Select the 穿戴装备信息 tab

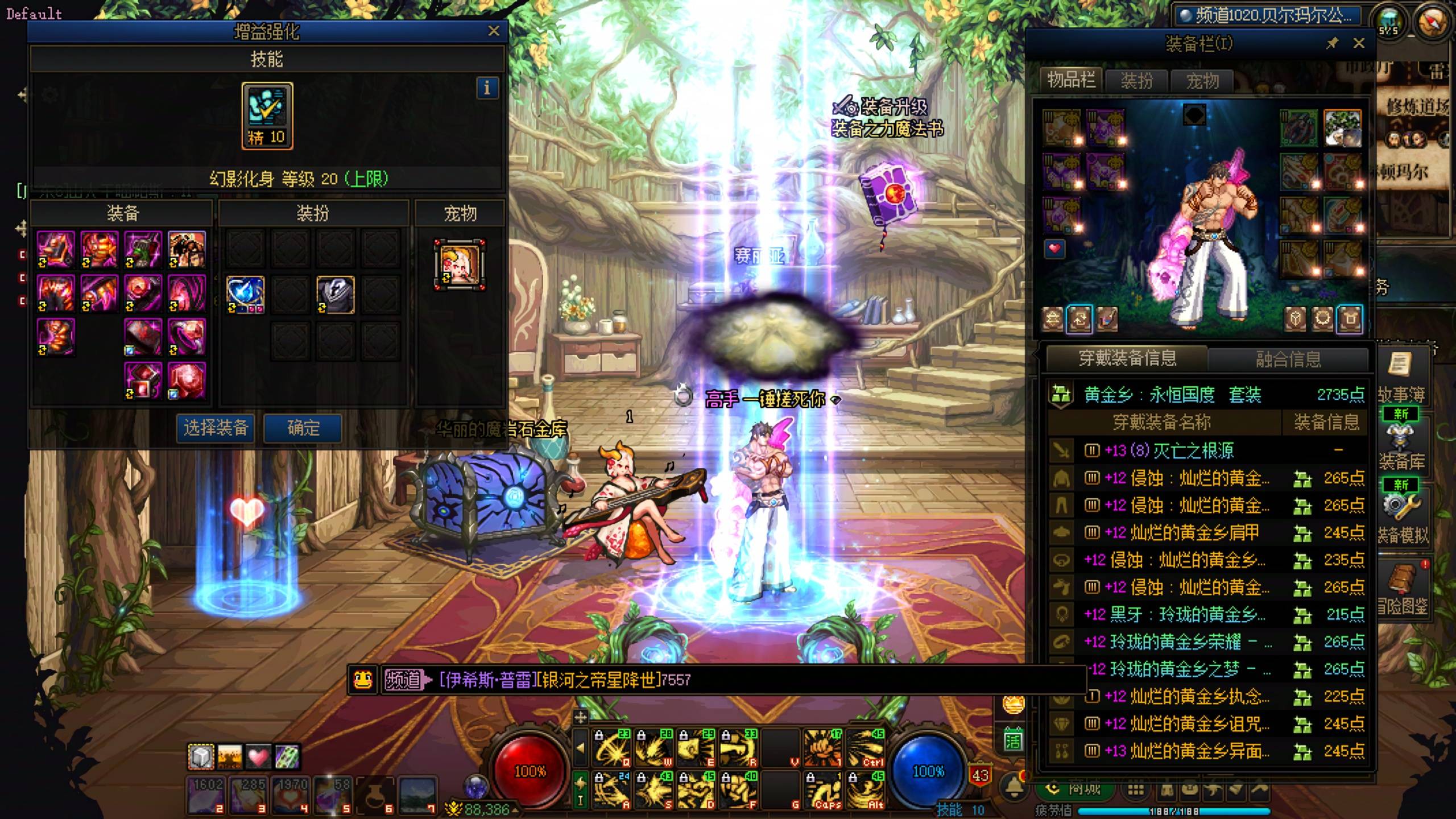[1127, 358]
